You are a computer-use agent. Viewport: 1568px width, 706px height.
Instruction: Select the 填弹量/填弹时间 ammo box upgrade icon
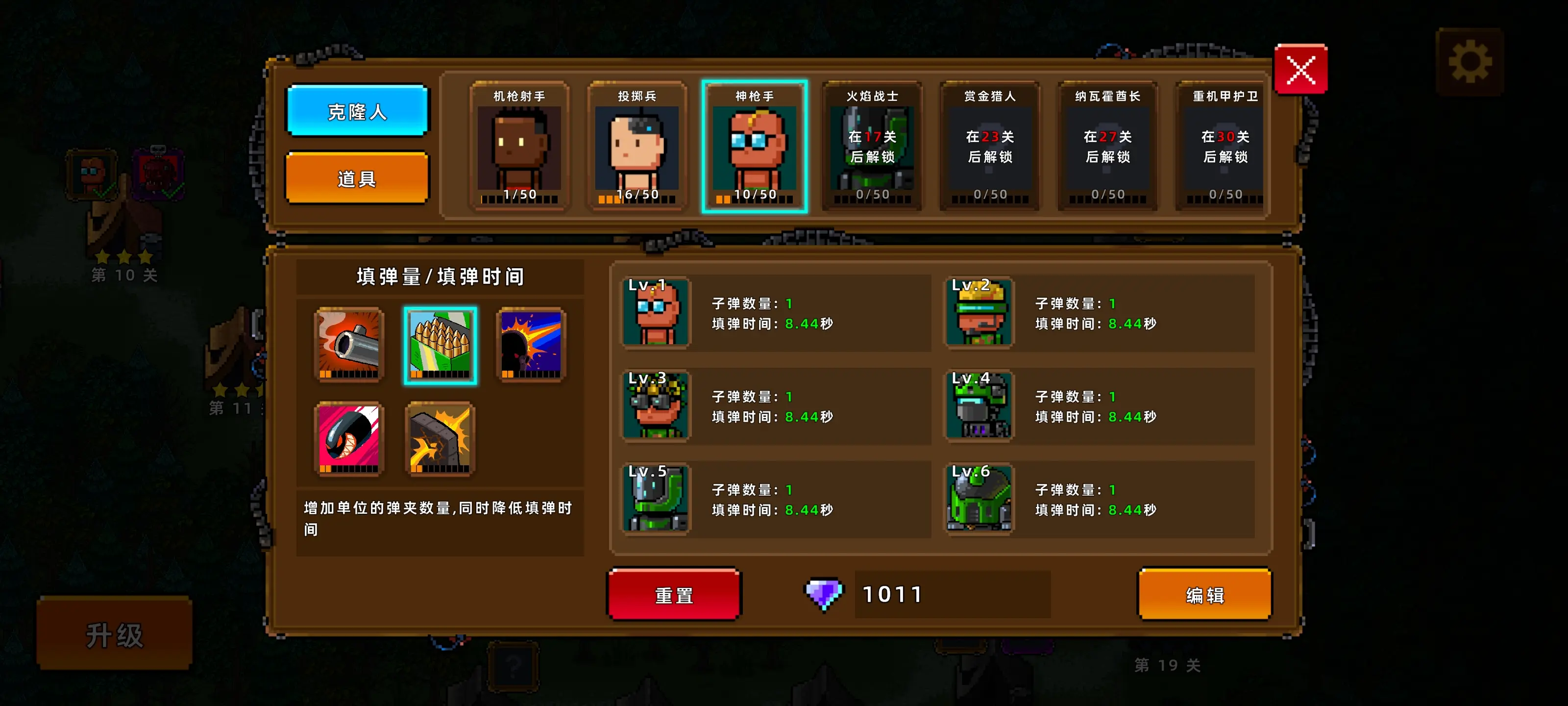[440, 346]
